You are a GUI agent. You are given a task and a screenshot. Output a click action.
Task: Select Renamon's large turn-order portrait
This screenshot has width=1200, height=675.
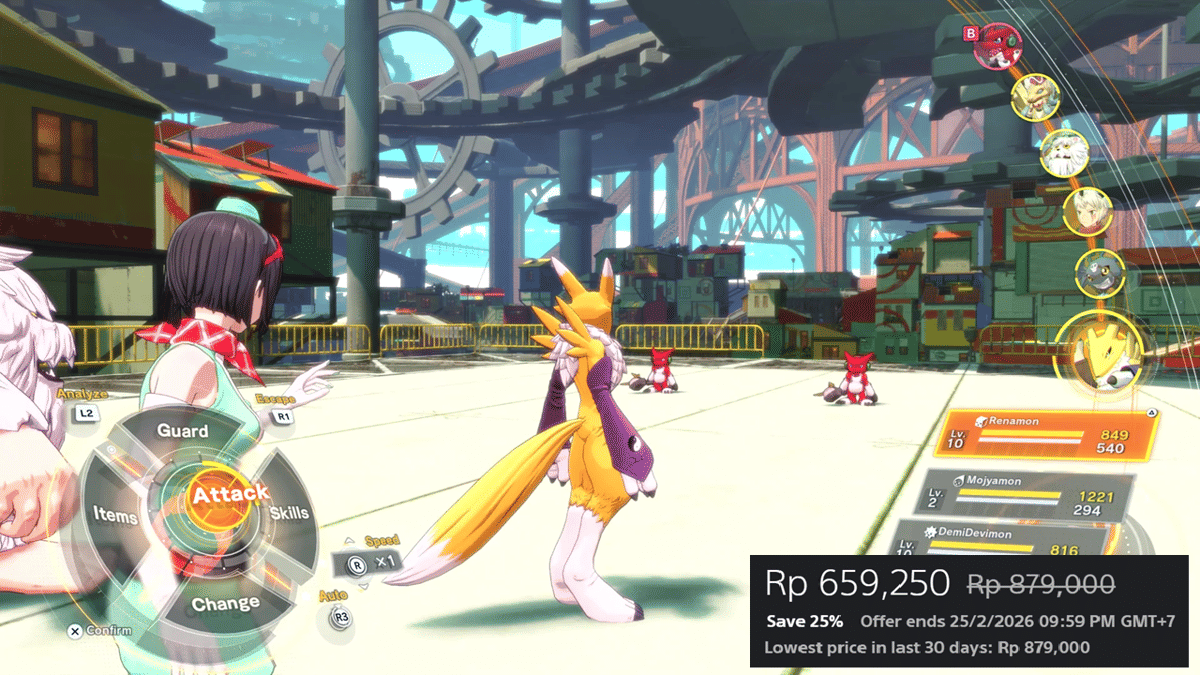[x=1099, y=357]
